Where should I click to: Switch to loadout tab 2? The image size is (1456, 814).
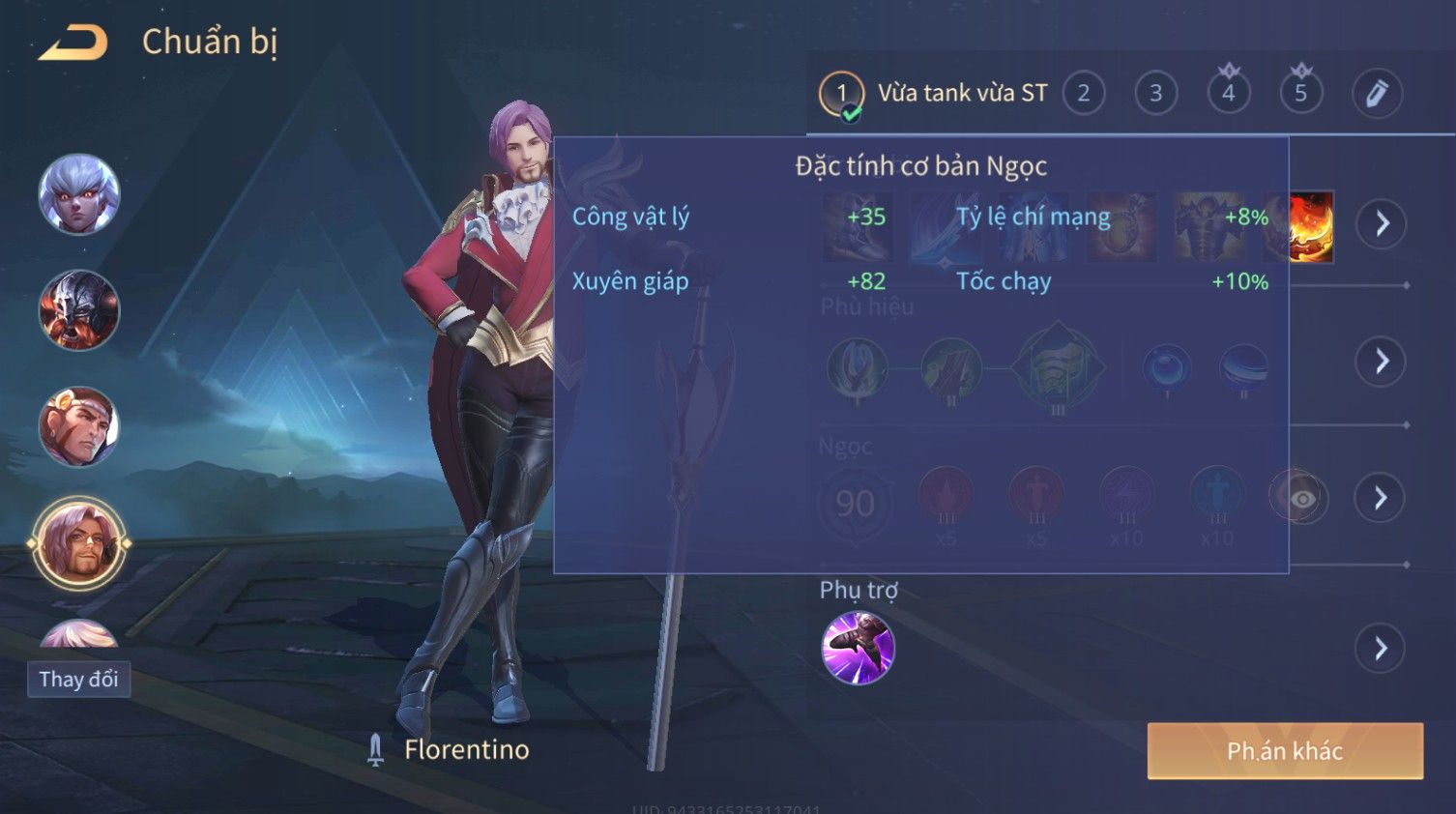(1083, 94)
